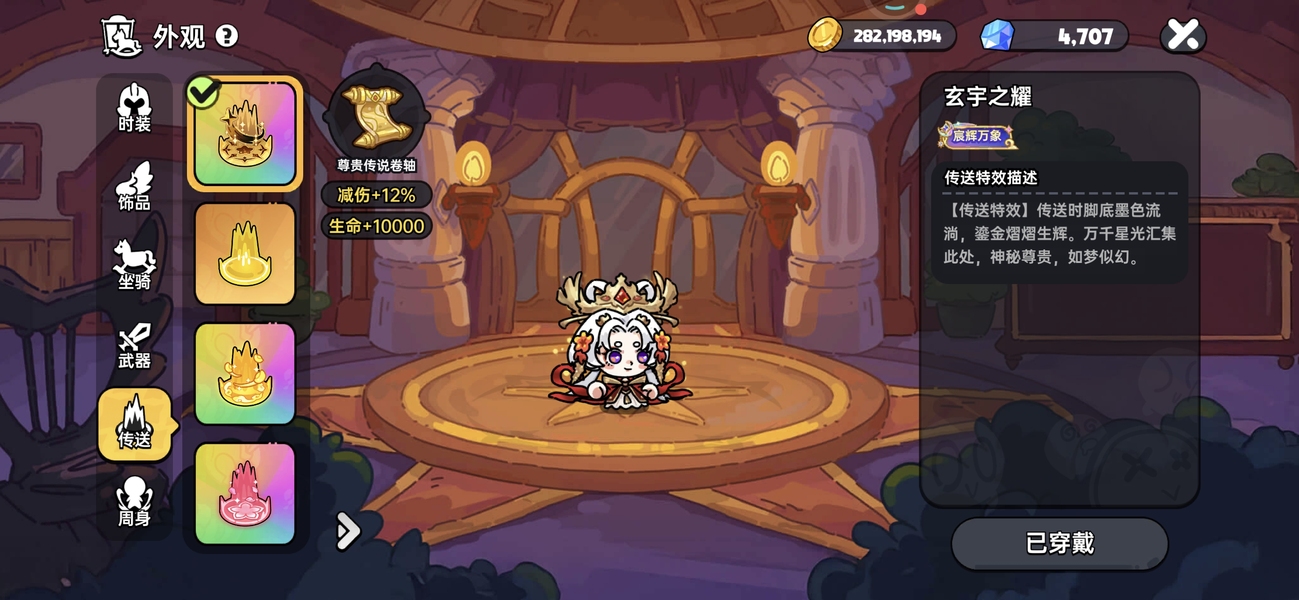Open the 周身 aura tab
Screen dimensions: 1299x600
coord(134,502)
